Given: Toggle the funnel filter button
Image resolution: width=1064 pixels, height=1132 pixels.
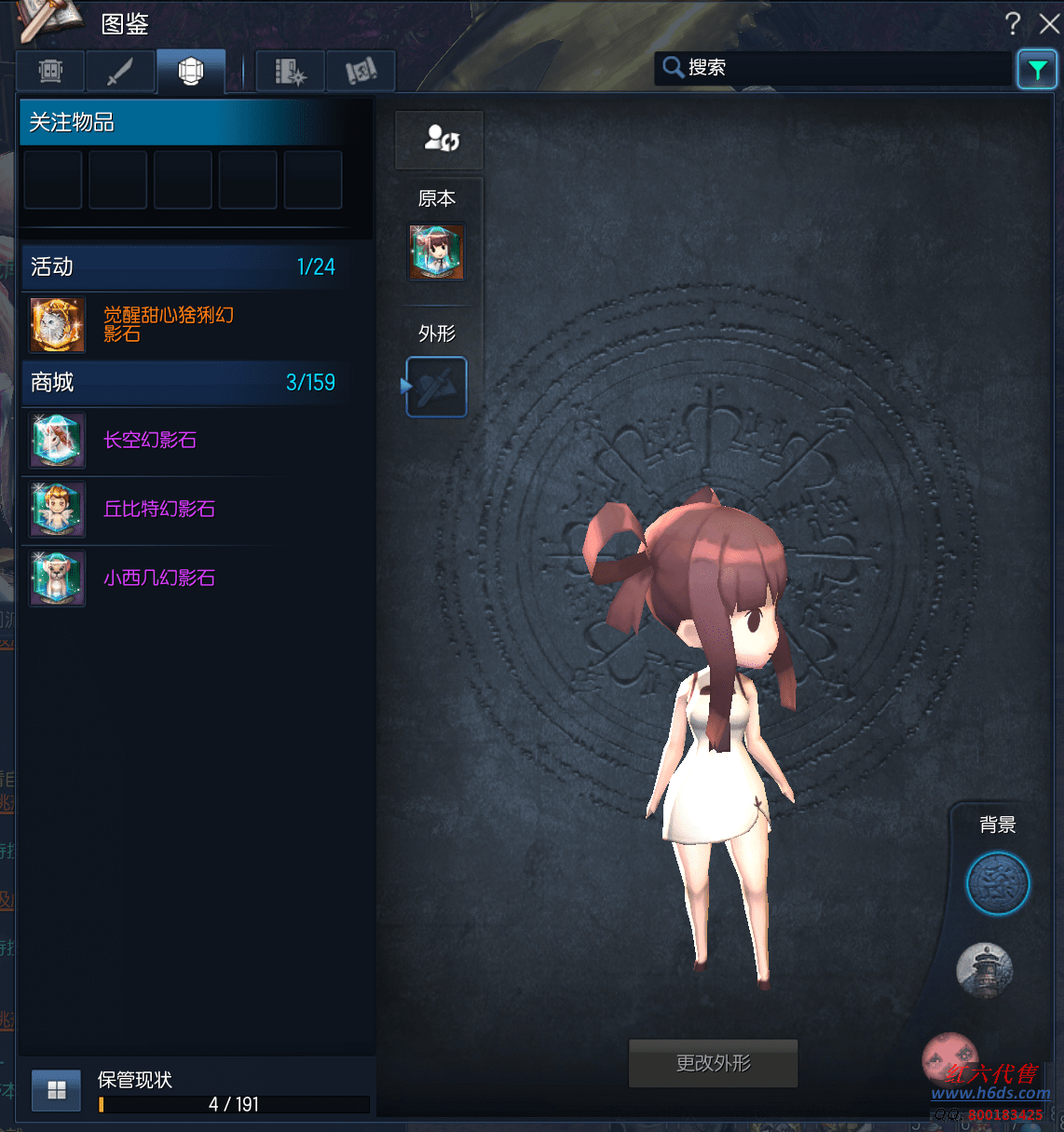Looking at the screenshot, I should point(1037,69).
